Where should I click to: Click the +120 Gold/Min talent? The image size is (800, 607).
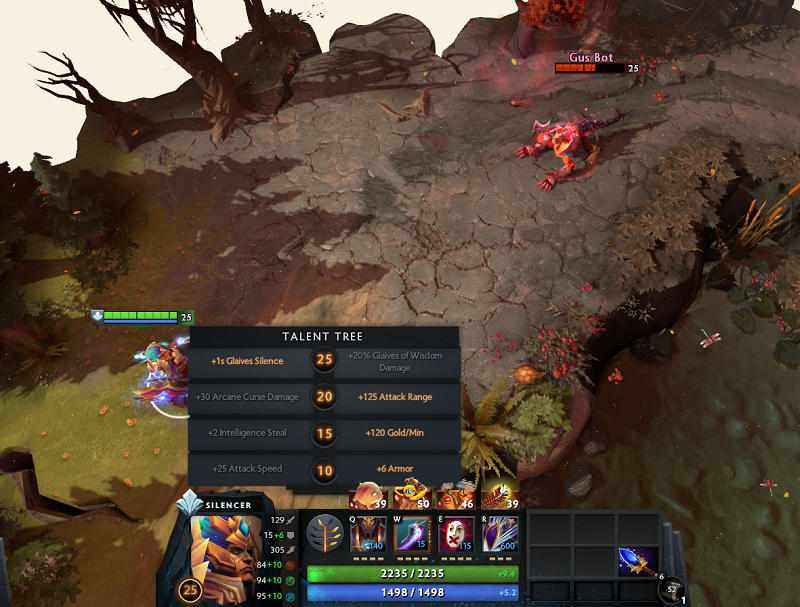(395, 433)
